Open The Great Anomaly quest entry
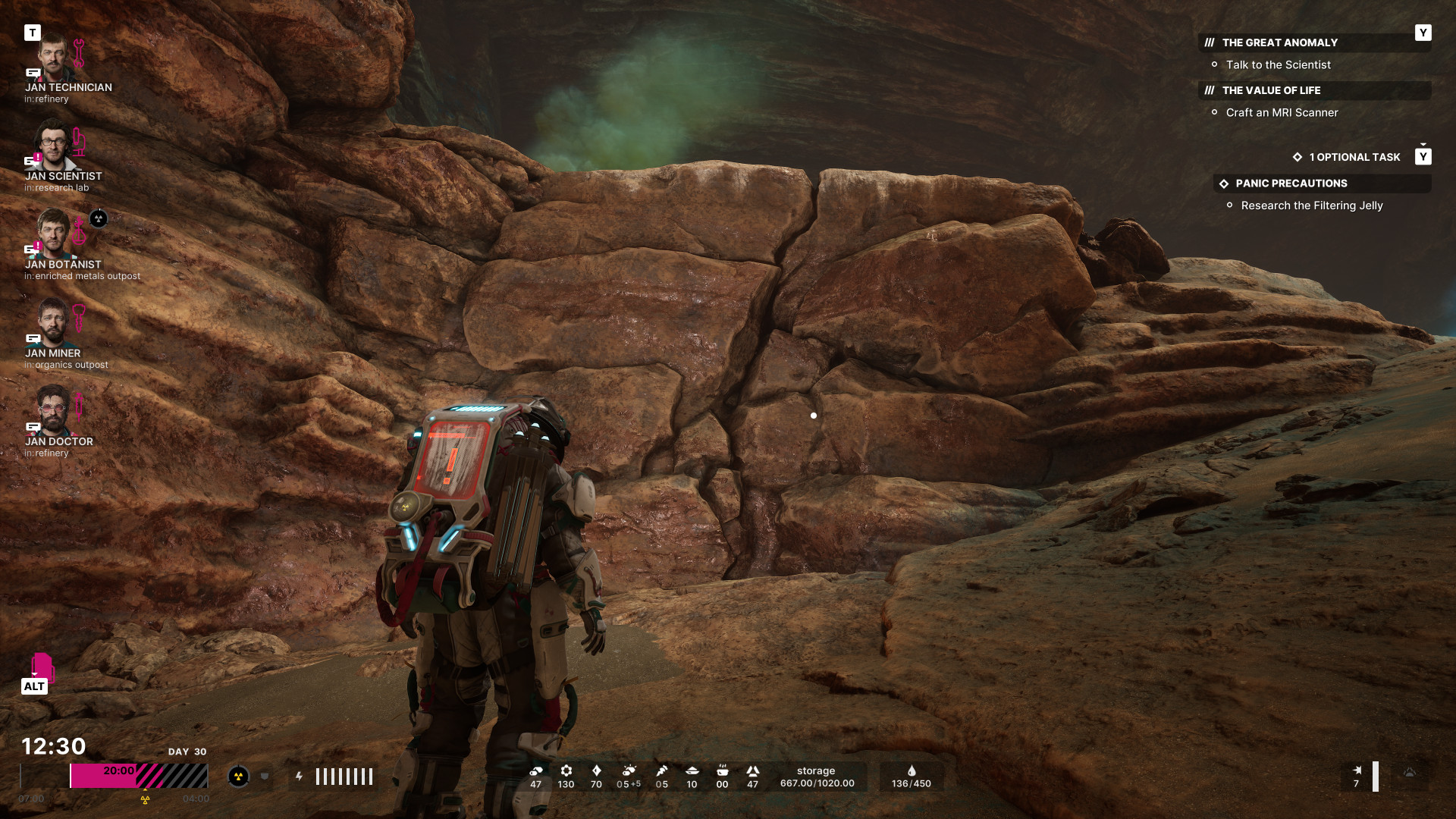 tap(1279, 43)
